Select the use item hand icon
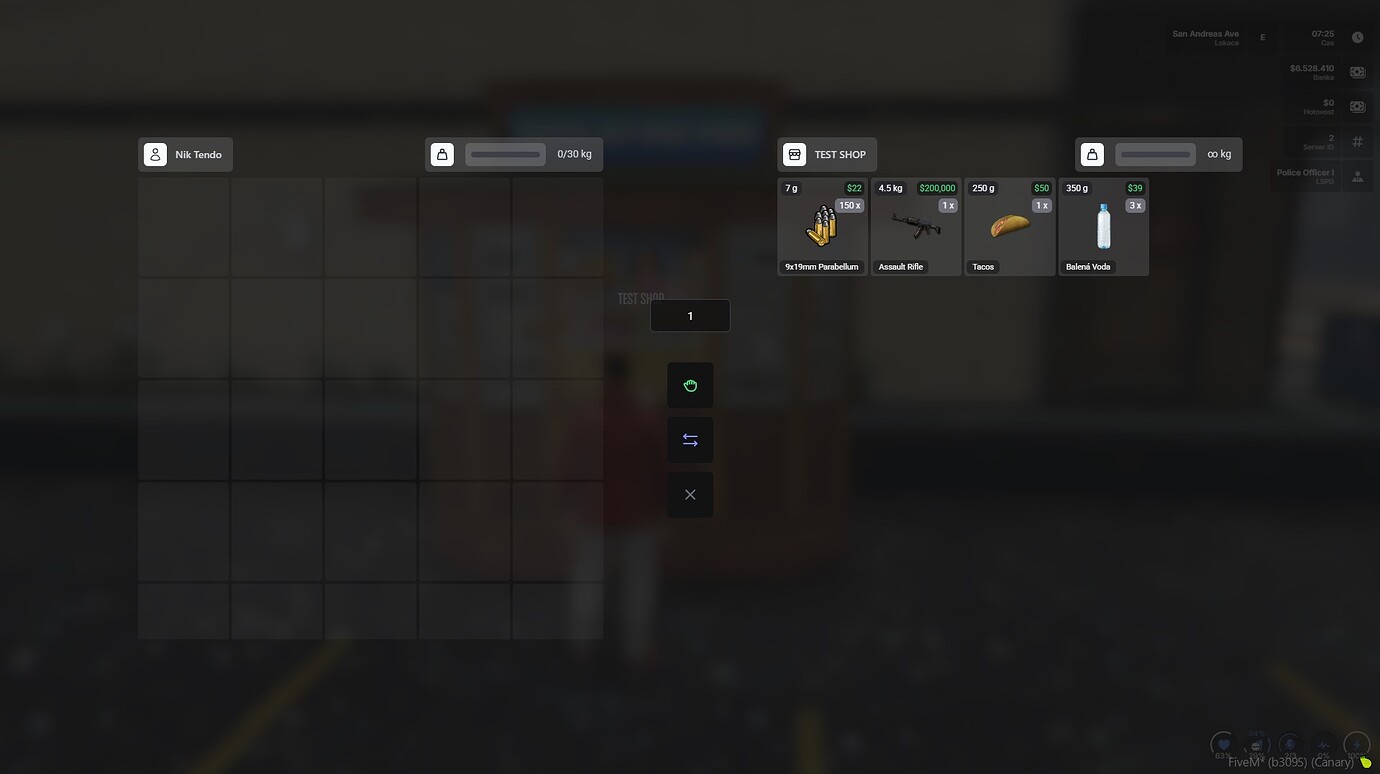This screenshot has height=774, width=1380. click(690, 385)
